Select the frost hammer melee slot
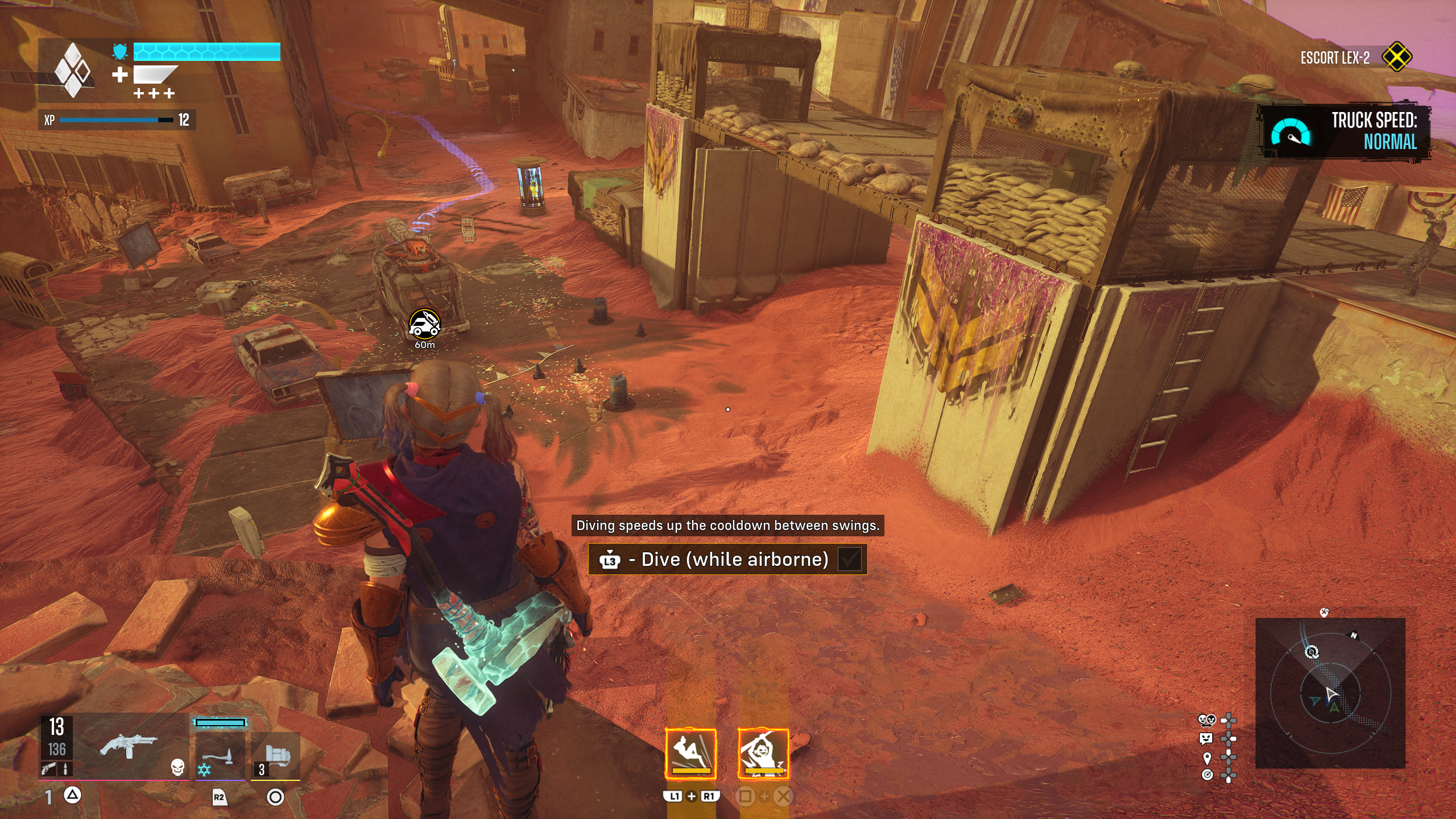 coord(220,755)
